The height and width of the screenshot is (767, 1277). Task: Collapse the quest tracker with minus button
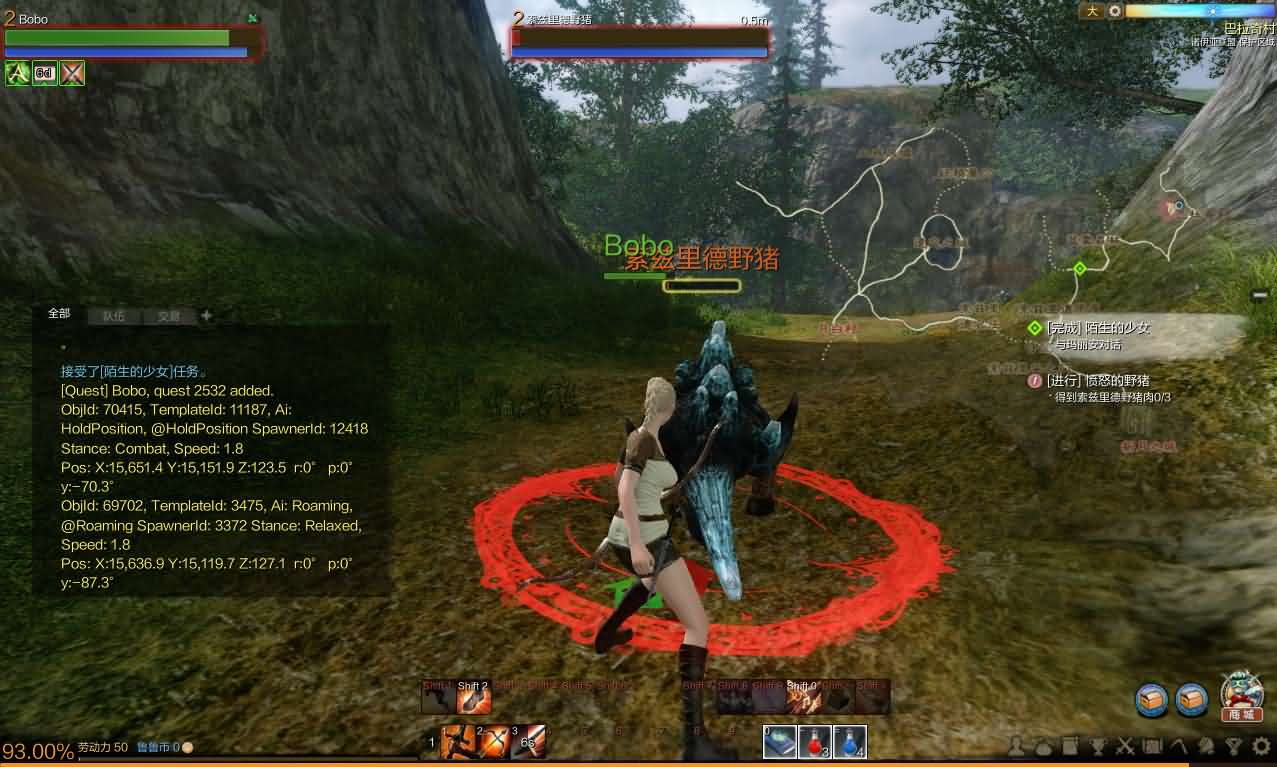coord(1260,295)
